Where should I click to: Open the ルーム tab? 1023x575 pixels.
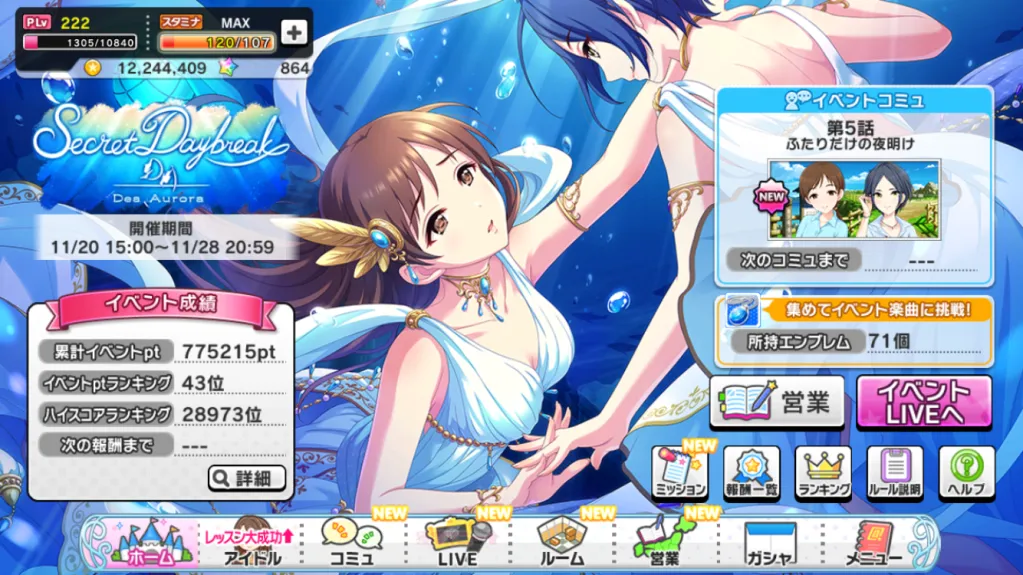coord(562,544)
